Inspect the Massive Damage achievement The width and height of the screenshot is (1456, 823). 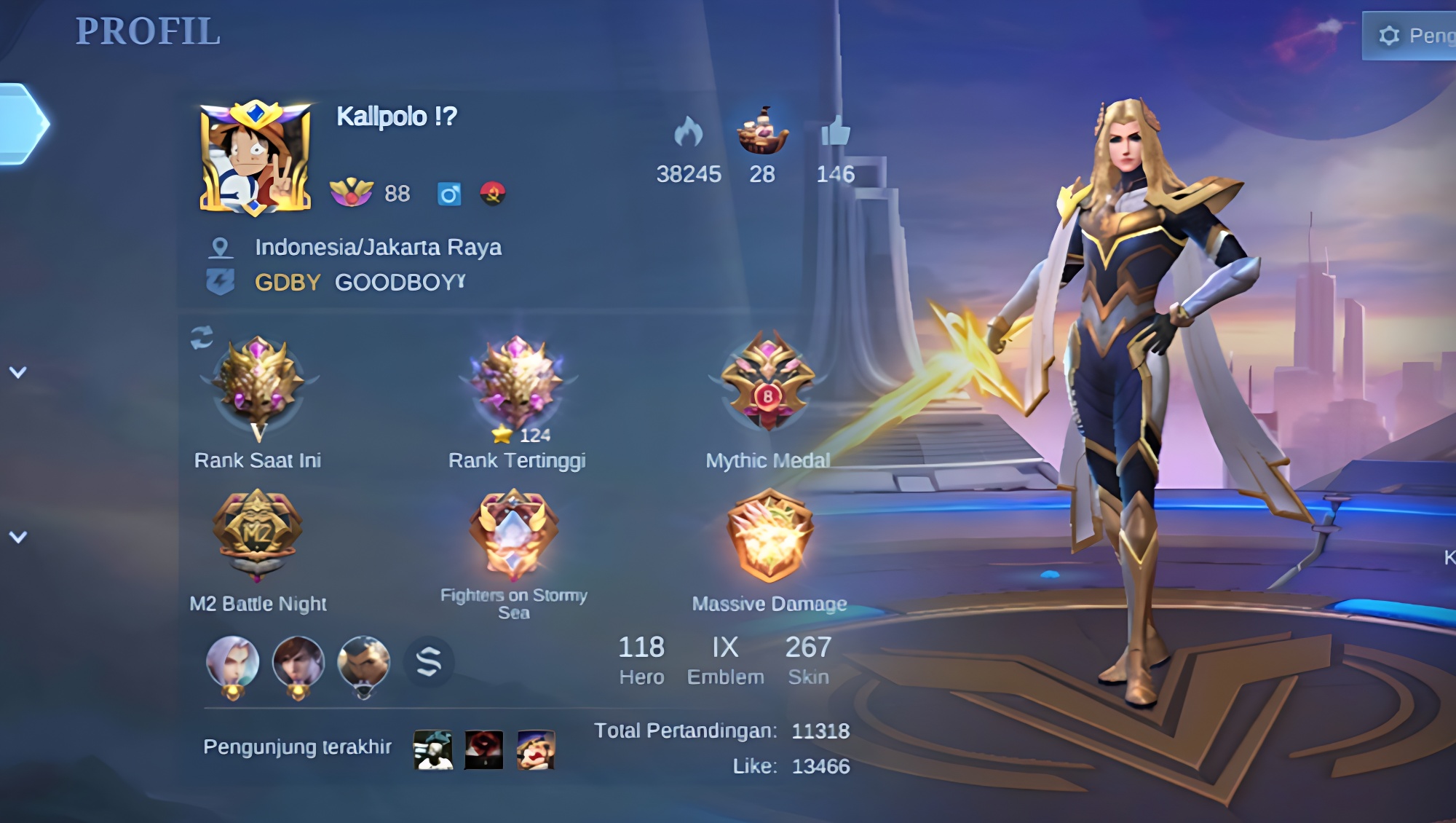[769, 535]
